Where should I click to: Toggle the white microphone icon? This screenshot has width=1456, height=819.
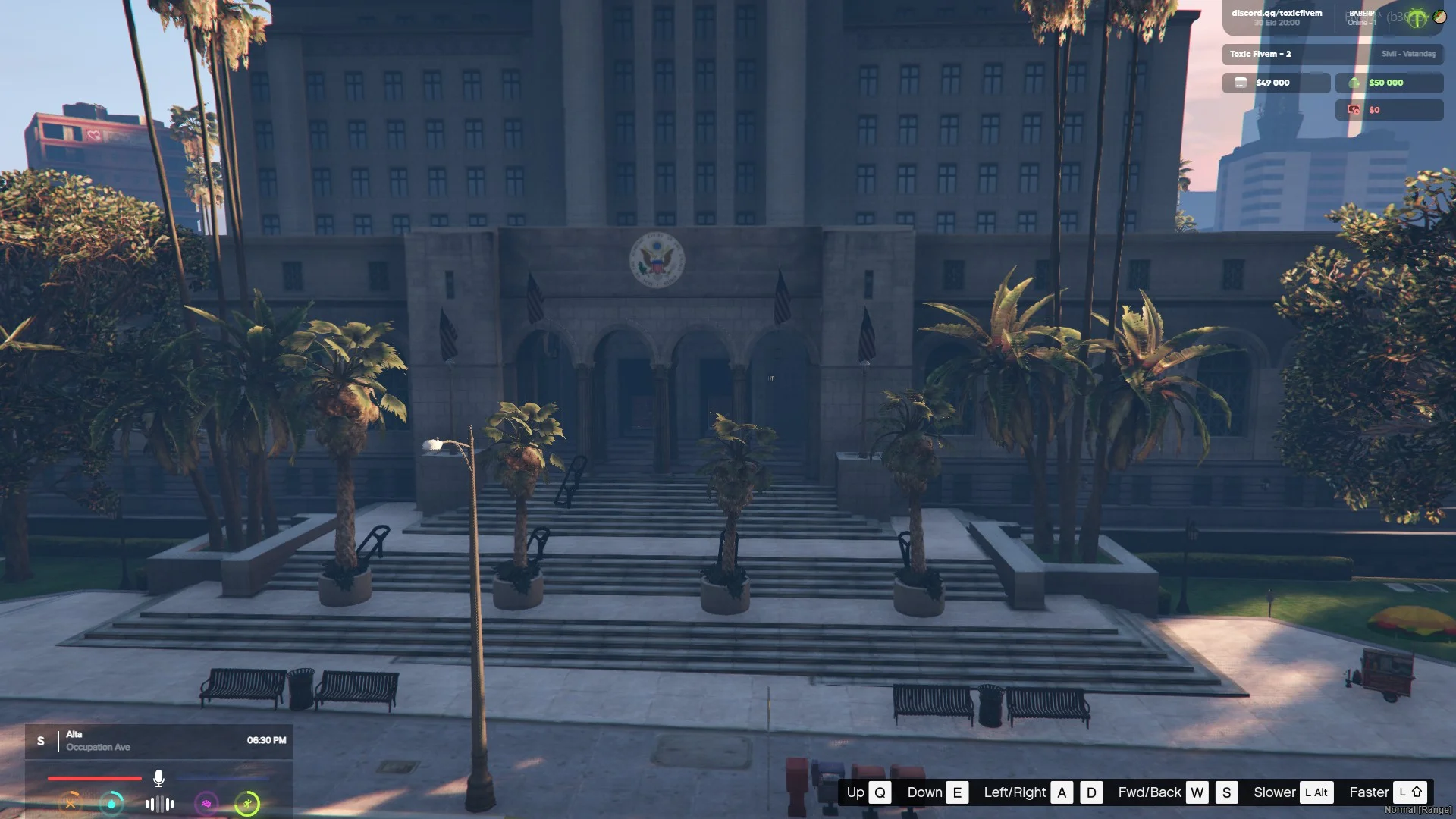[x=158, y=778]
